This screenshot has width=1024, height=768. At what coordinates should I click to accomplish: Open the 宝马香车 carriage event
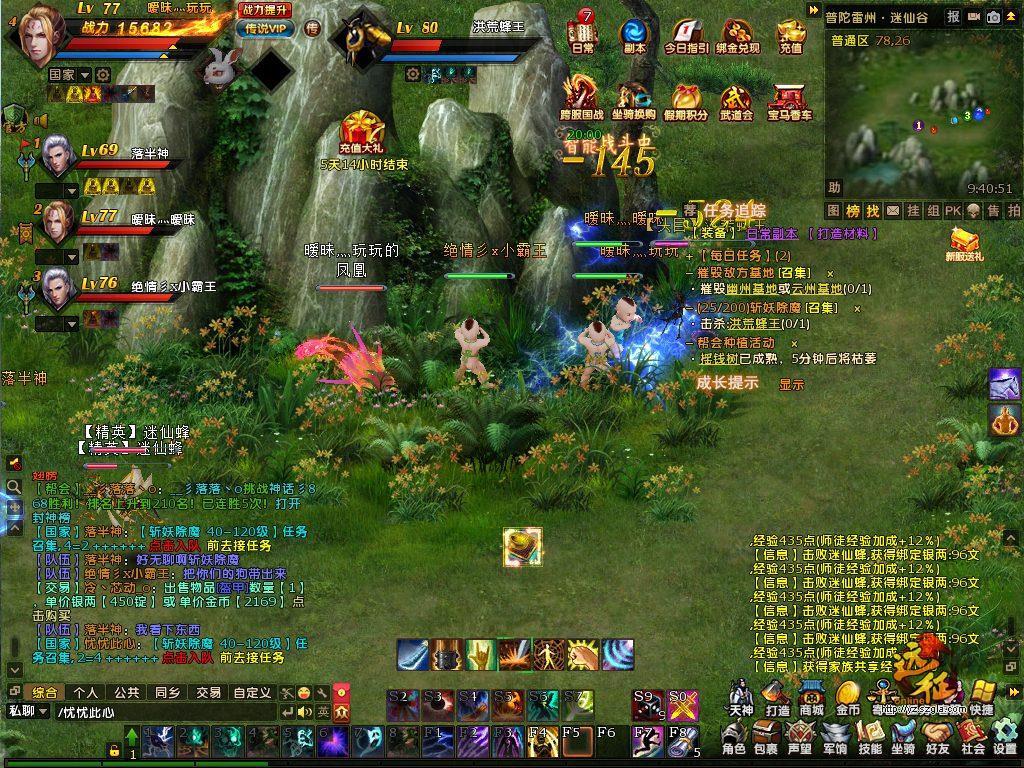(x=790, y=100)
